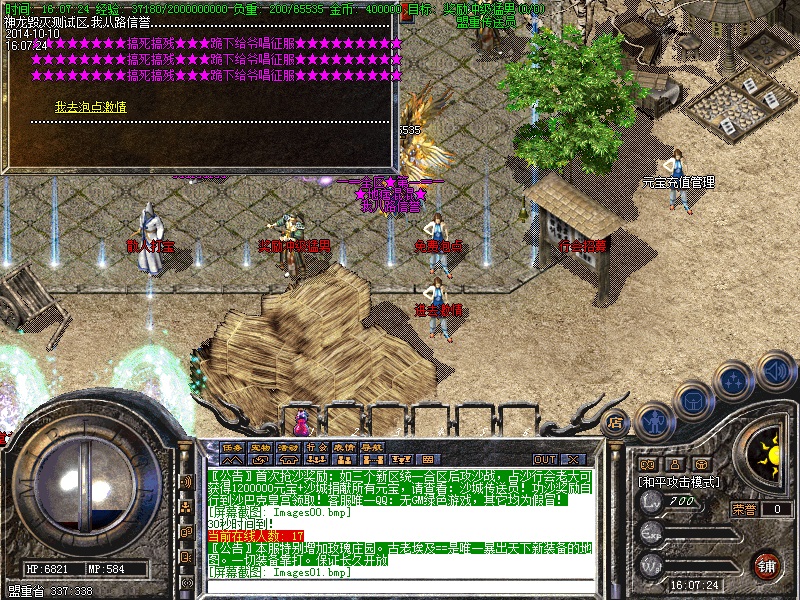
Task: Open the 活动 events tab
Action: tap(288, 447)
